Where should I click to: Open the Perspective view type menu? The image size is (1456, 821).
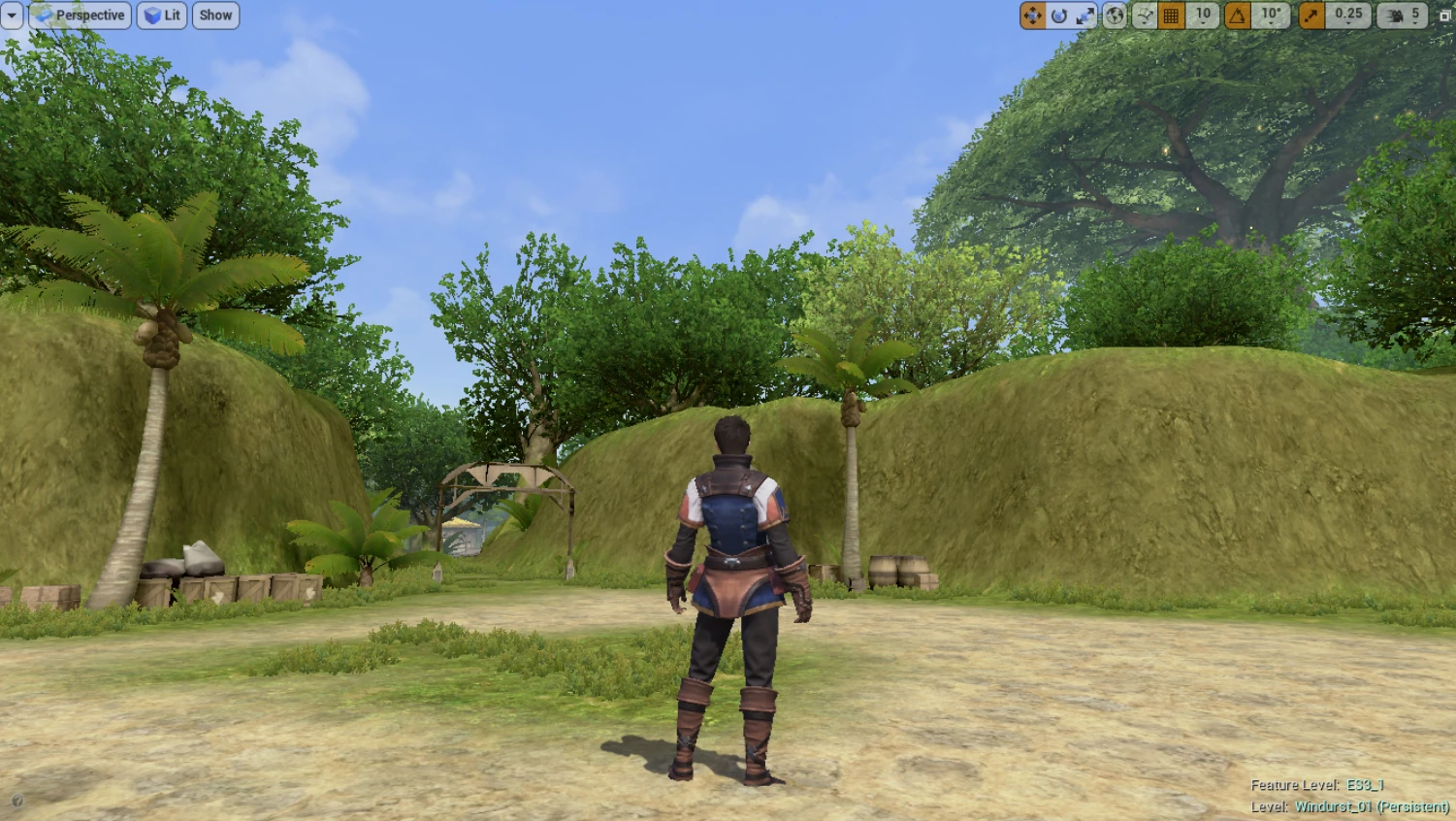pos(80,16)
